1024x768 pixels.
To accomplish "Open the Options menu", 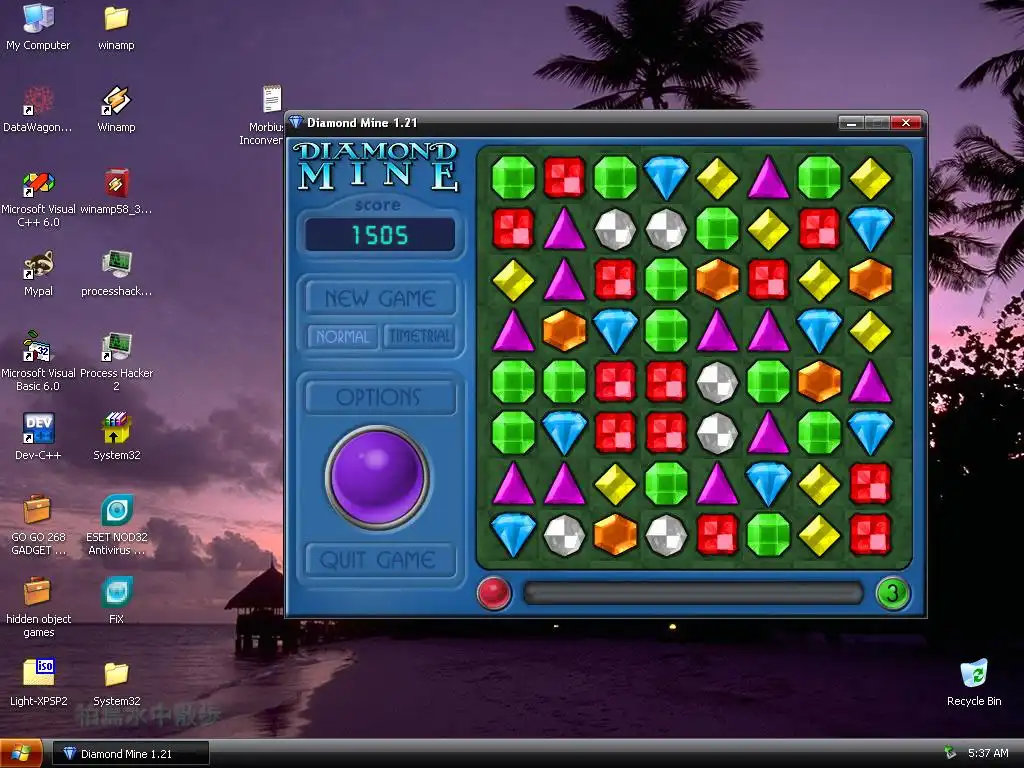I will pyautogui.click(x=380, y=397).
